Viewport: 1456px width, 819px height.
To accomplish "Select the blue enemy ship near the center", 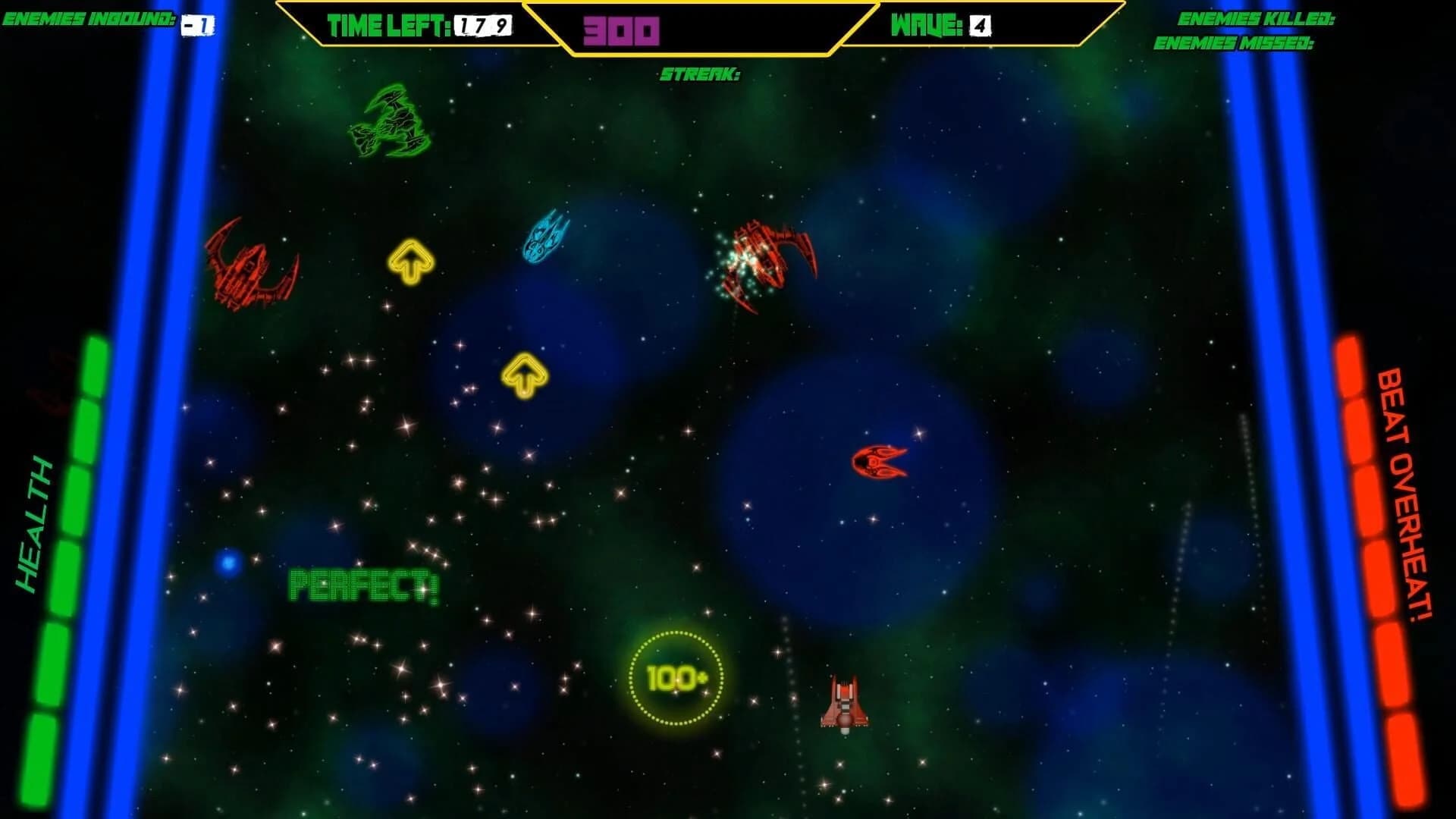I will [546, 235].
